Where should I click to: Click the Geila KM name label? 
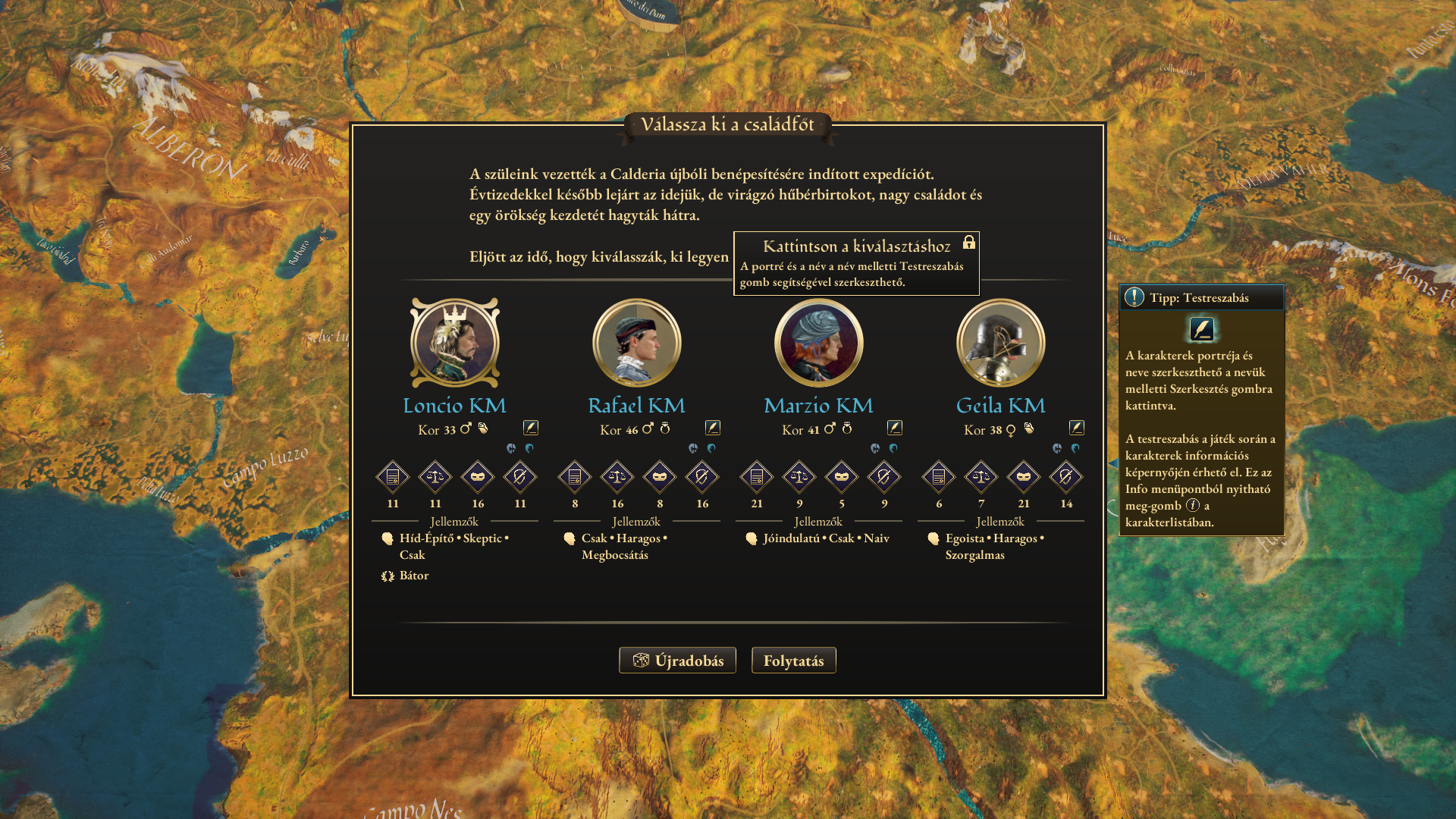coord(1000,406)
